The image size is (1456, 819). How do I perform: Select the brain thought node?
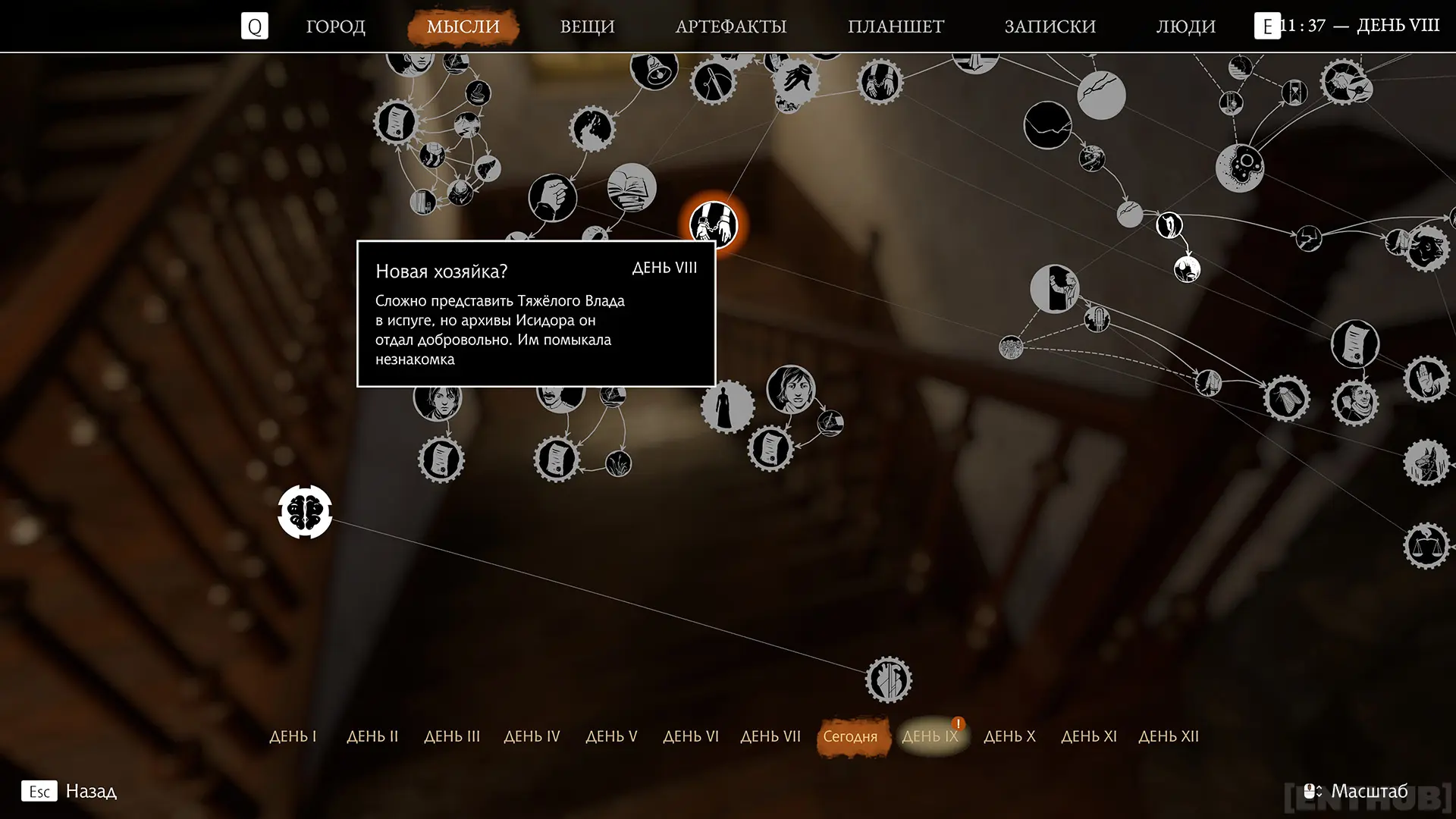[305, 512]
